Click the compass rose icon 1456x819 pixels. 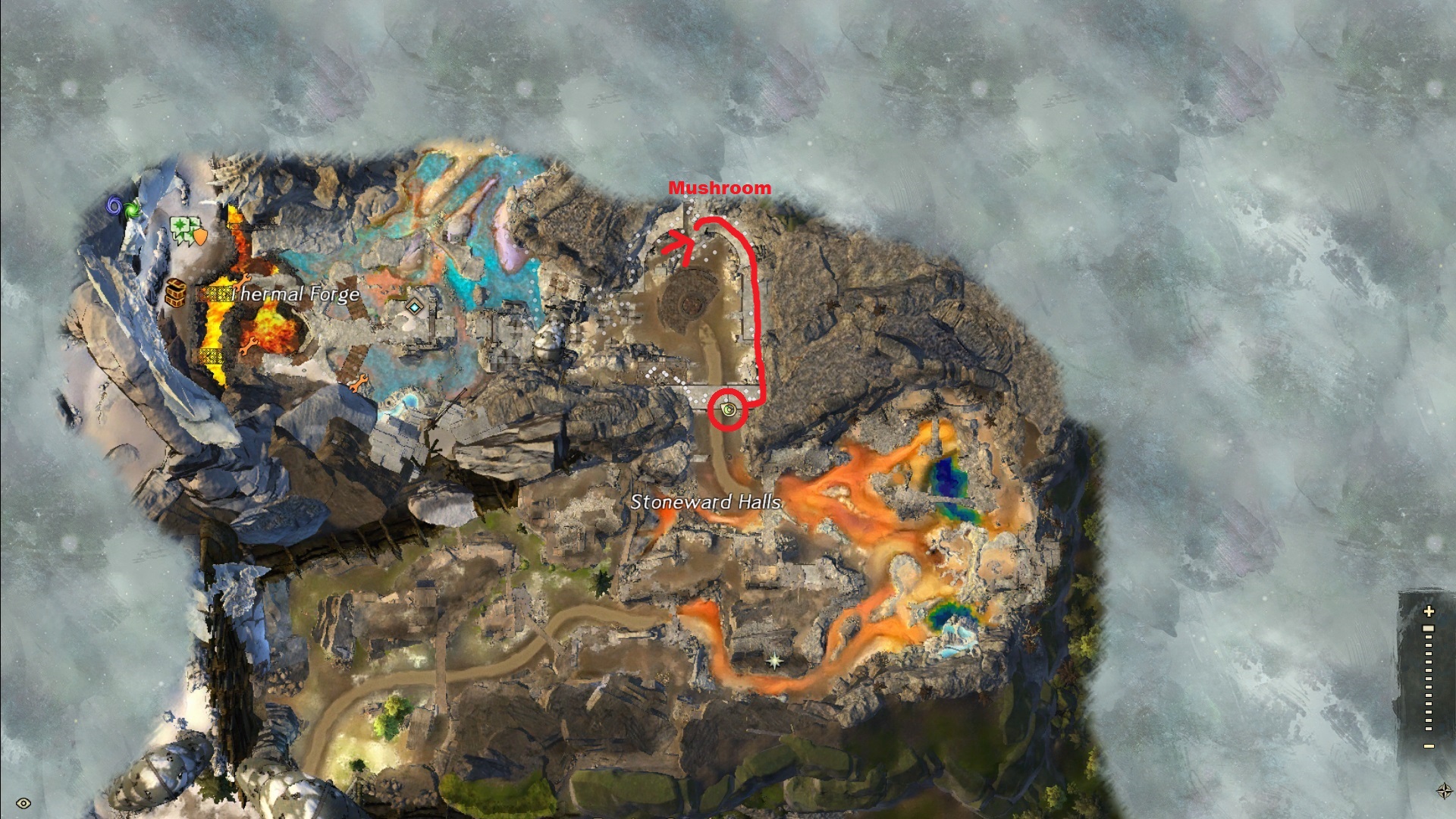(1444, 791)
